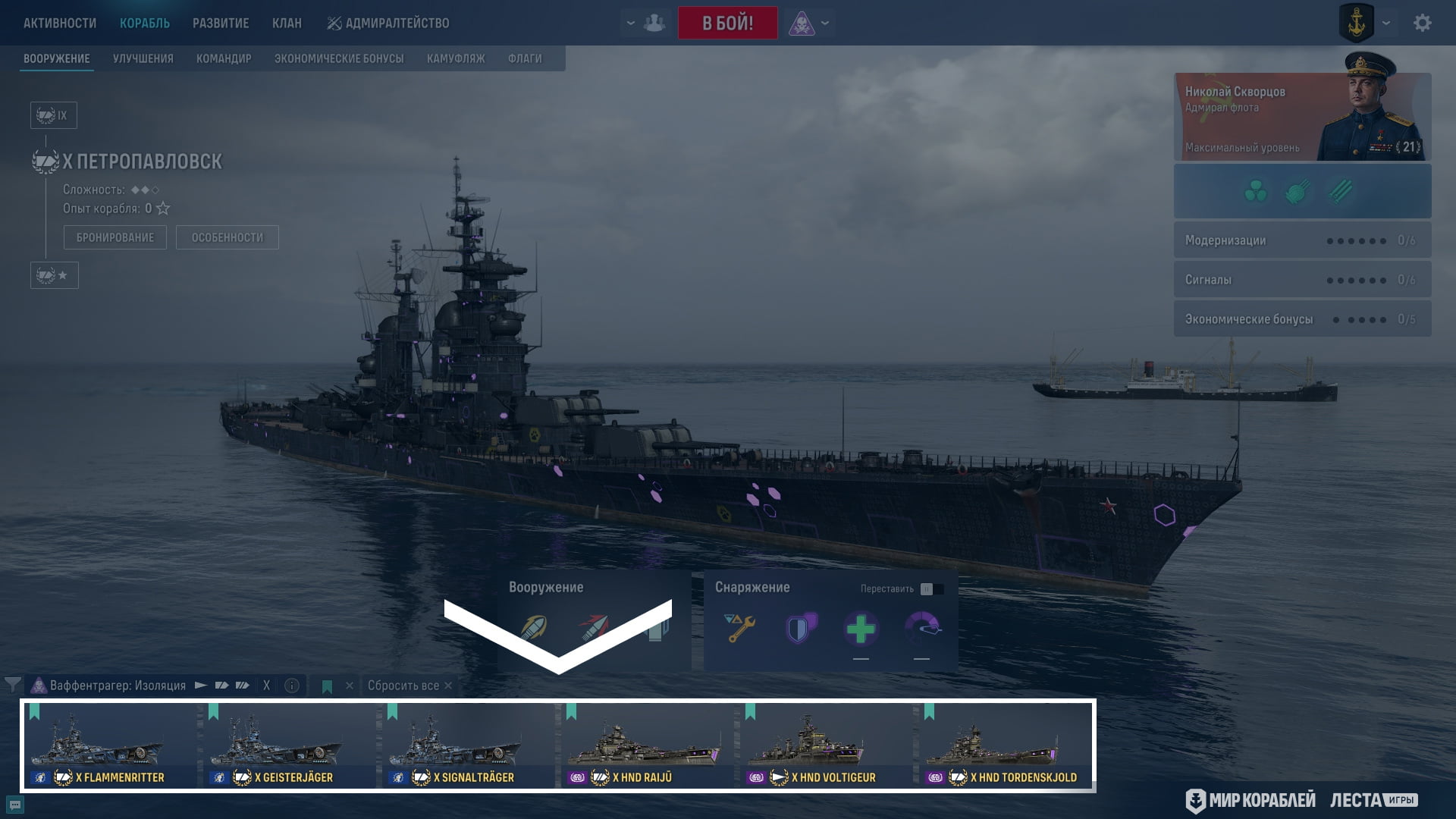Open the Модернизации panel
Viewport: 1456px width, 819px height.
1302,240
